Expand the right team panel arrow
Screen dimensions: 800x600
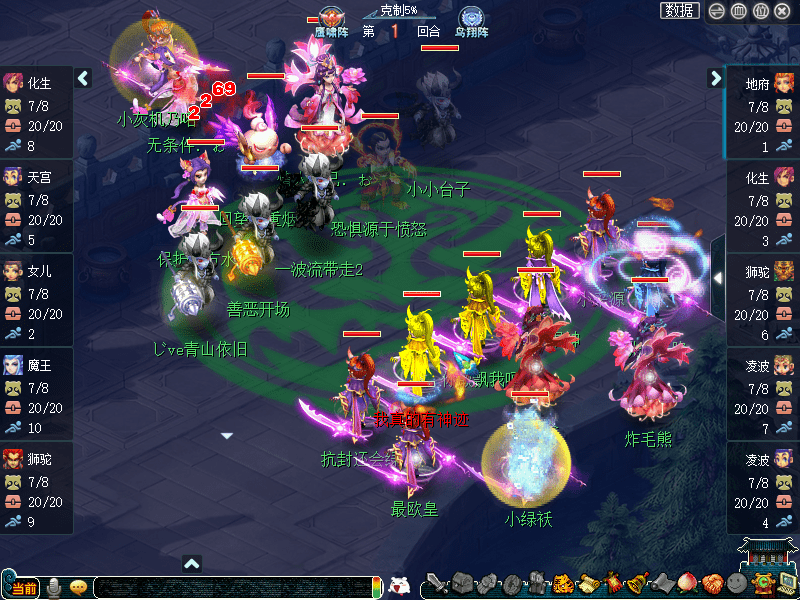tap(716, 78)
